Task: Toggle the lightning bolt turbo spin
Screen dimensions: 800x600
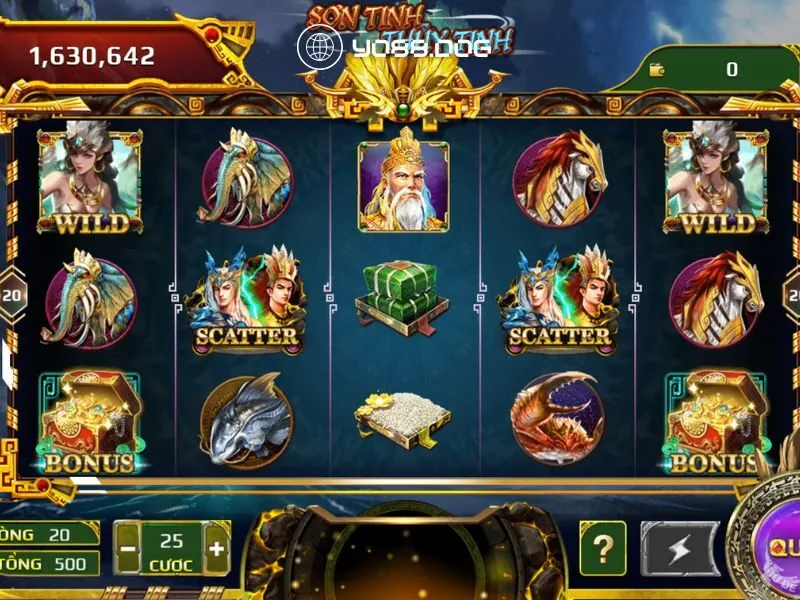Action: tap(679, 549)
